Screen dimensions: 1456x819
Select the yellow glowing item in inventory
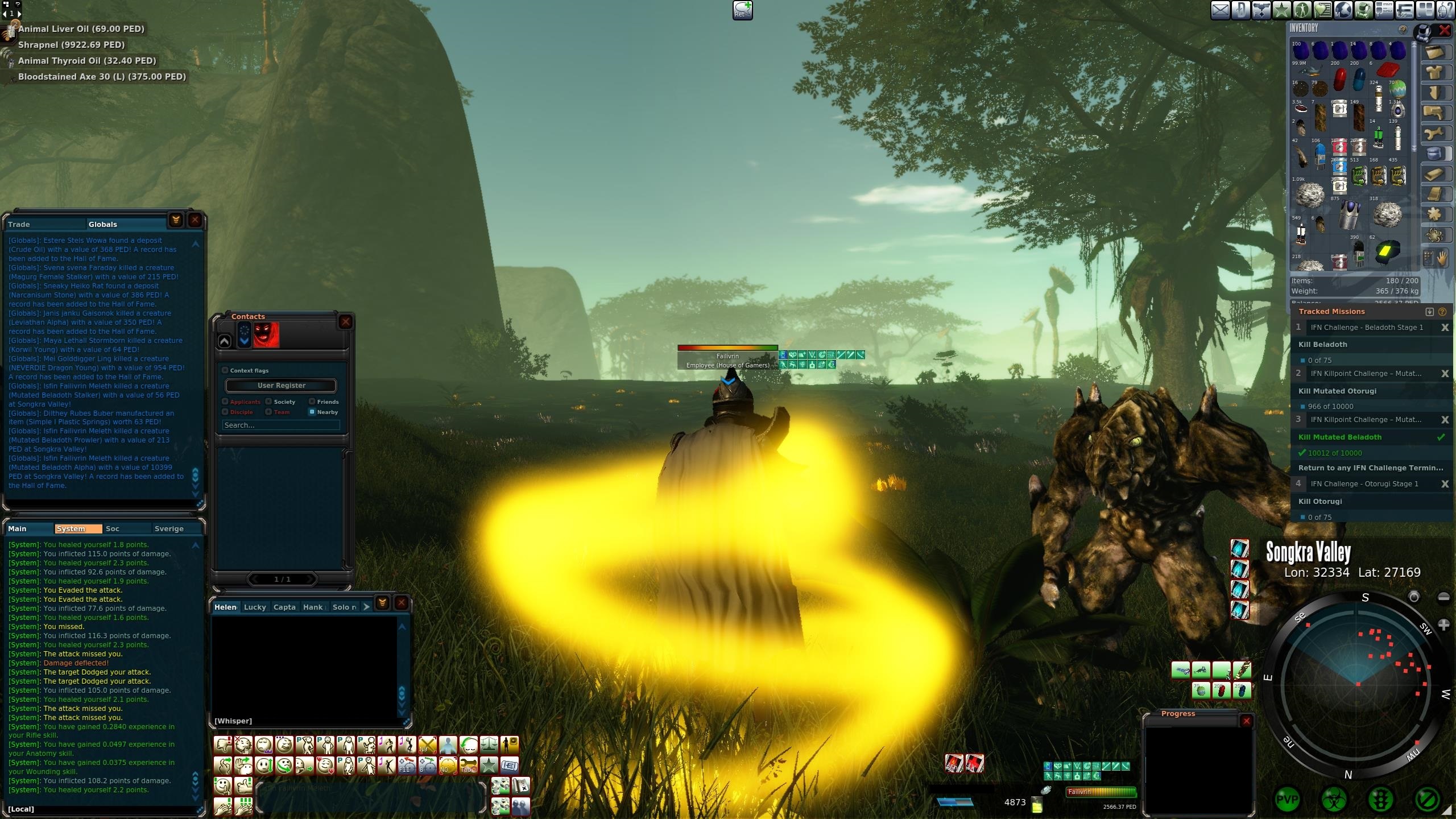click(1388, 251)
